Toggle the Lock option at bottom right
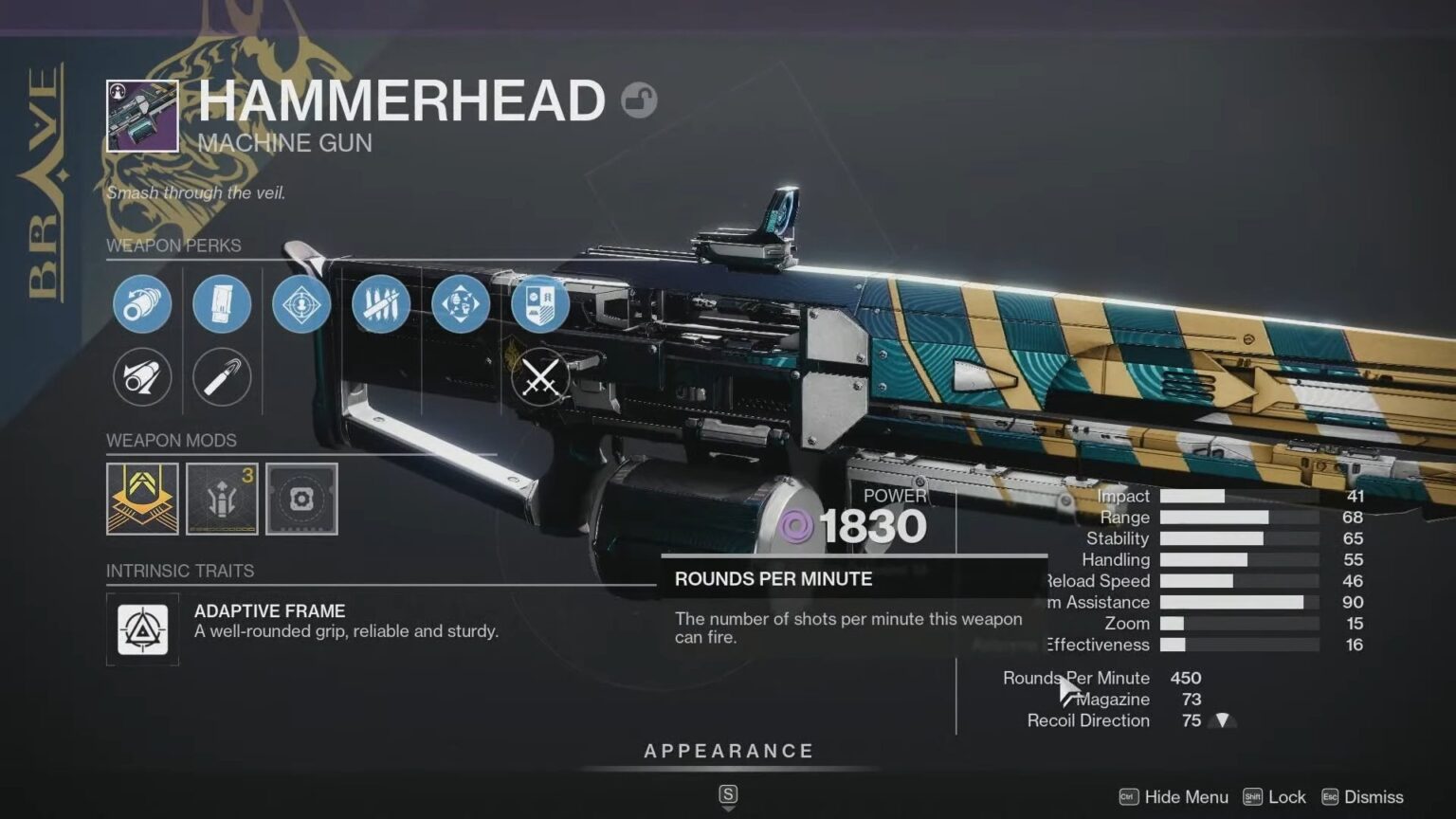This screenshot has height=819, width=1456. 1275,797
